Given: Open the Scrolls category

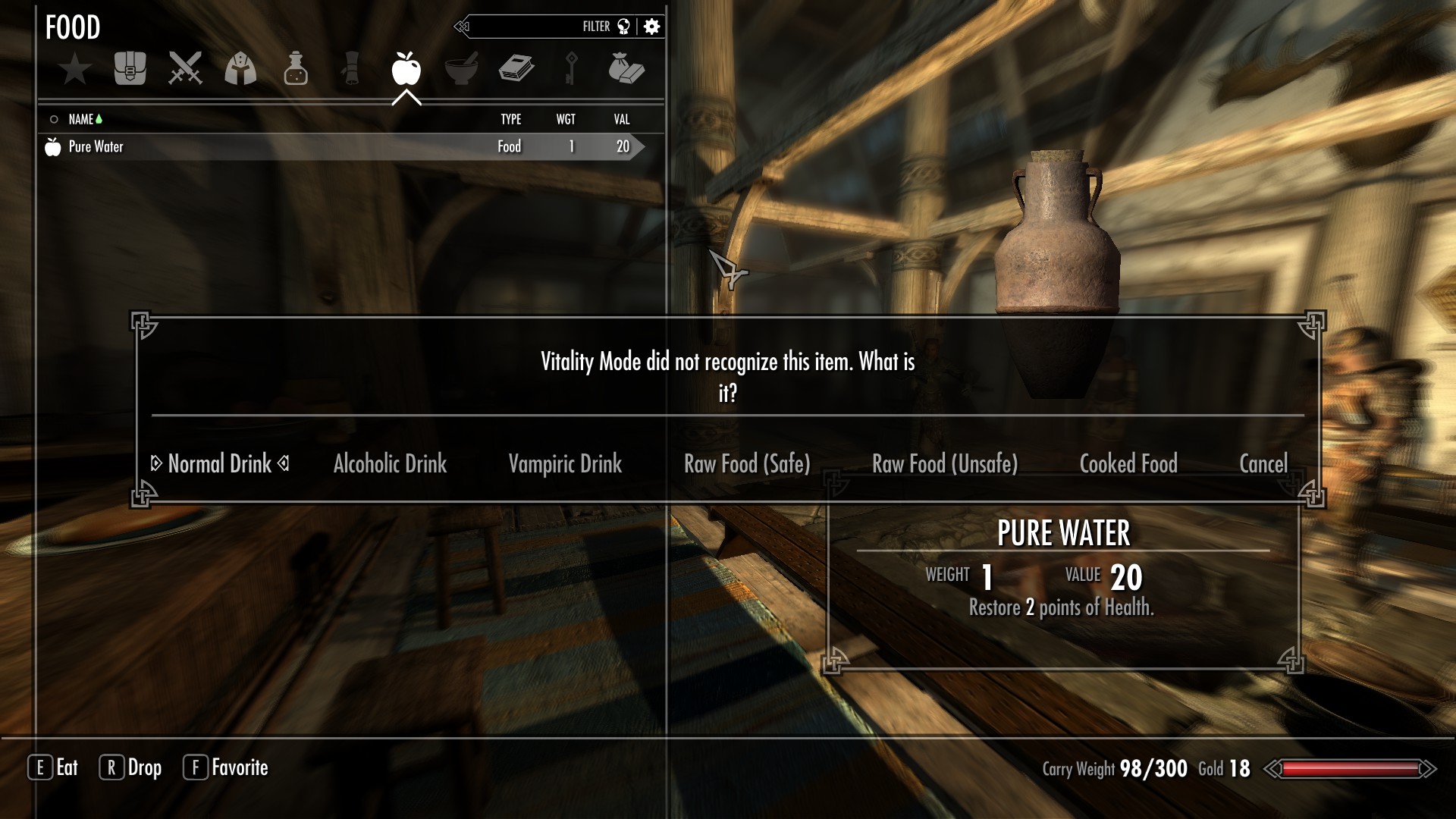Looking at the screenshot, I should (351, 69).
